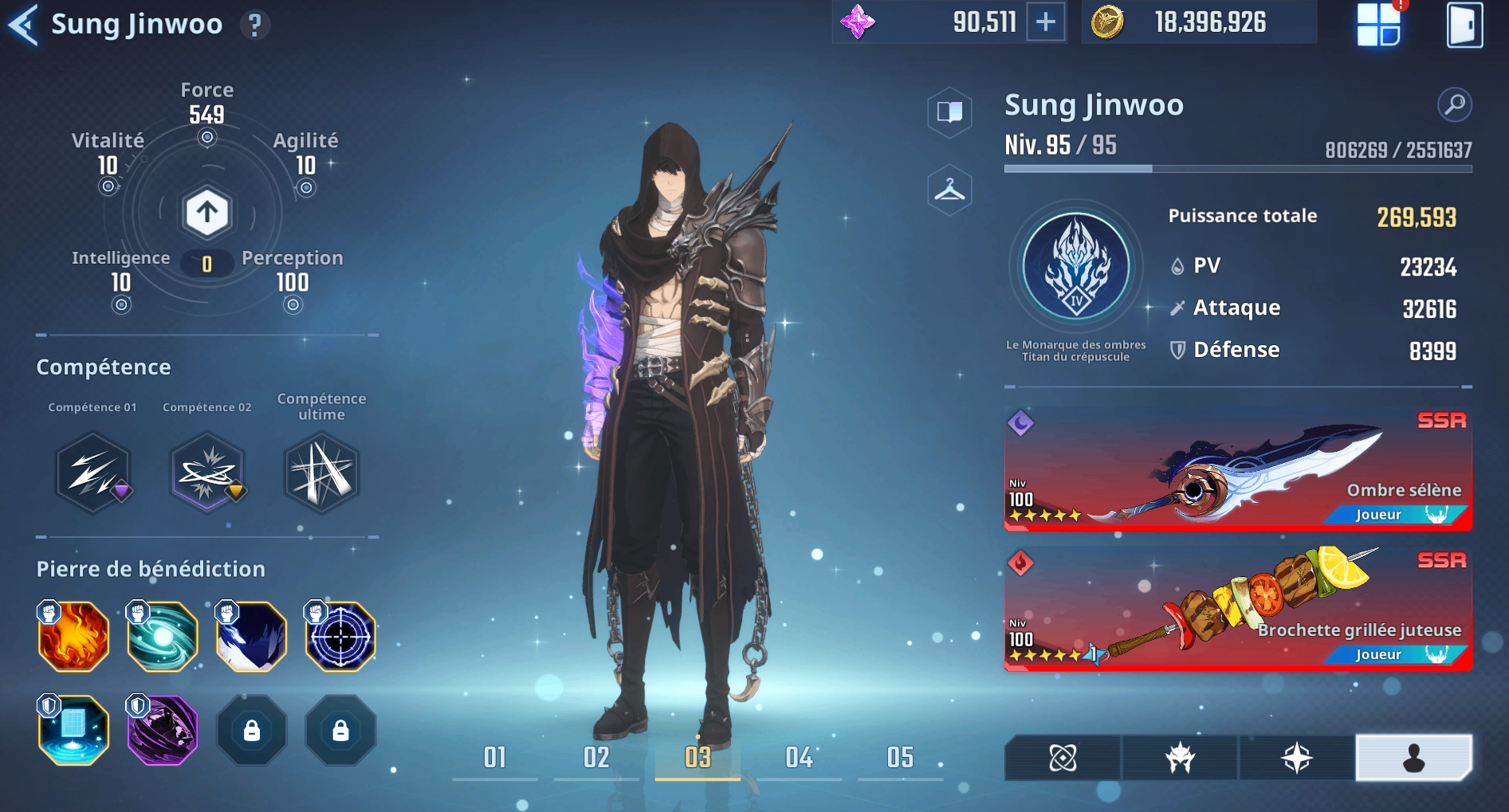The height and width of the screenshot is (812, 1509).
Task: Switch to the helmet equipment tab
Action: coord(1178,758)
